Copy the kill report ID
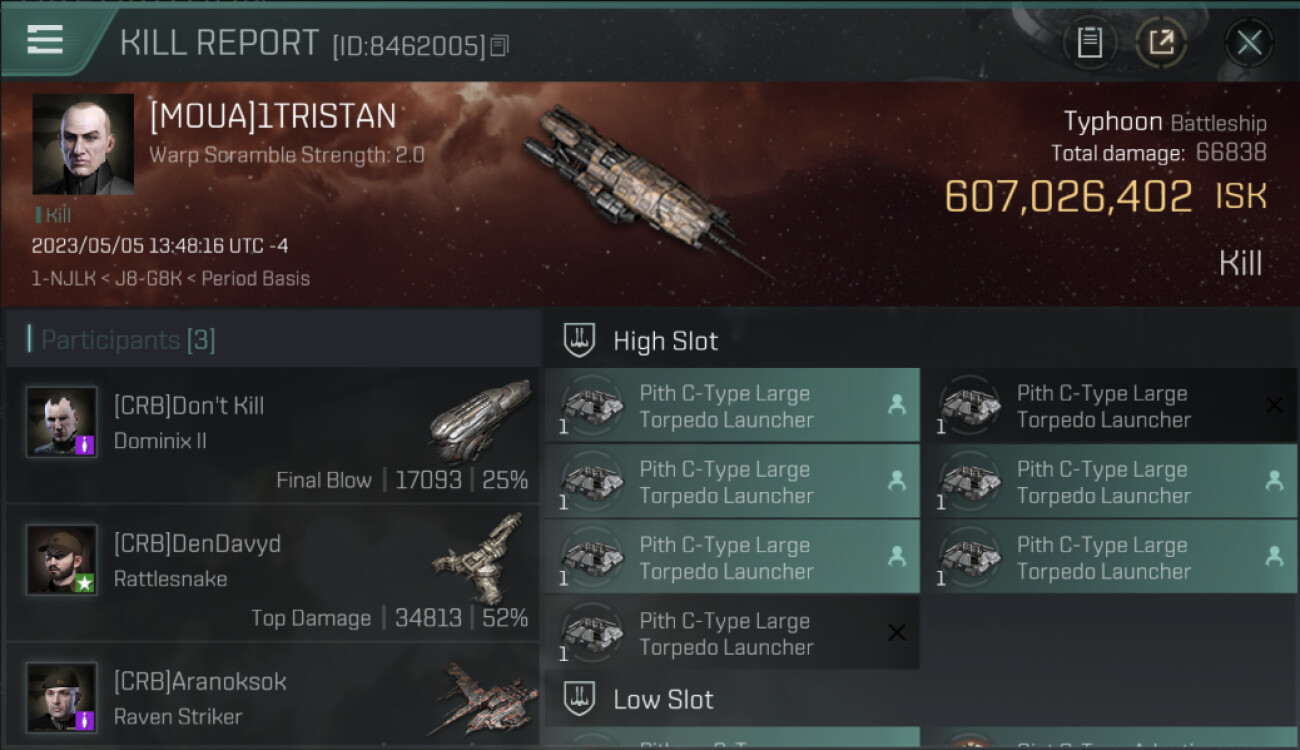The width and height of the screenshot is (1300, 750). pos(499,46)
